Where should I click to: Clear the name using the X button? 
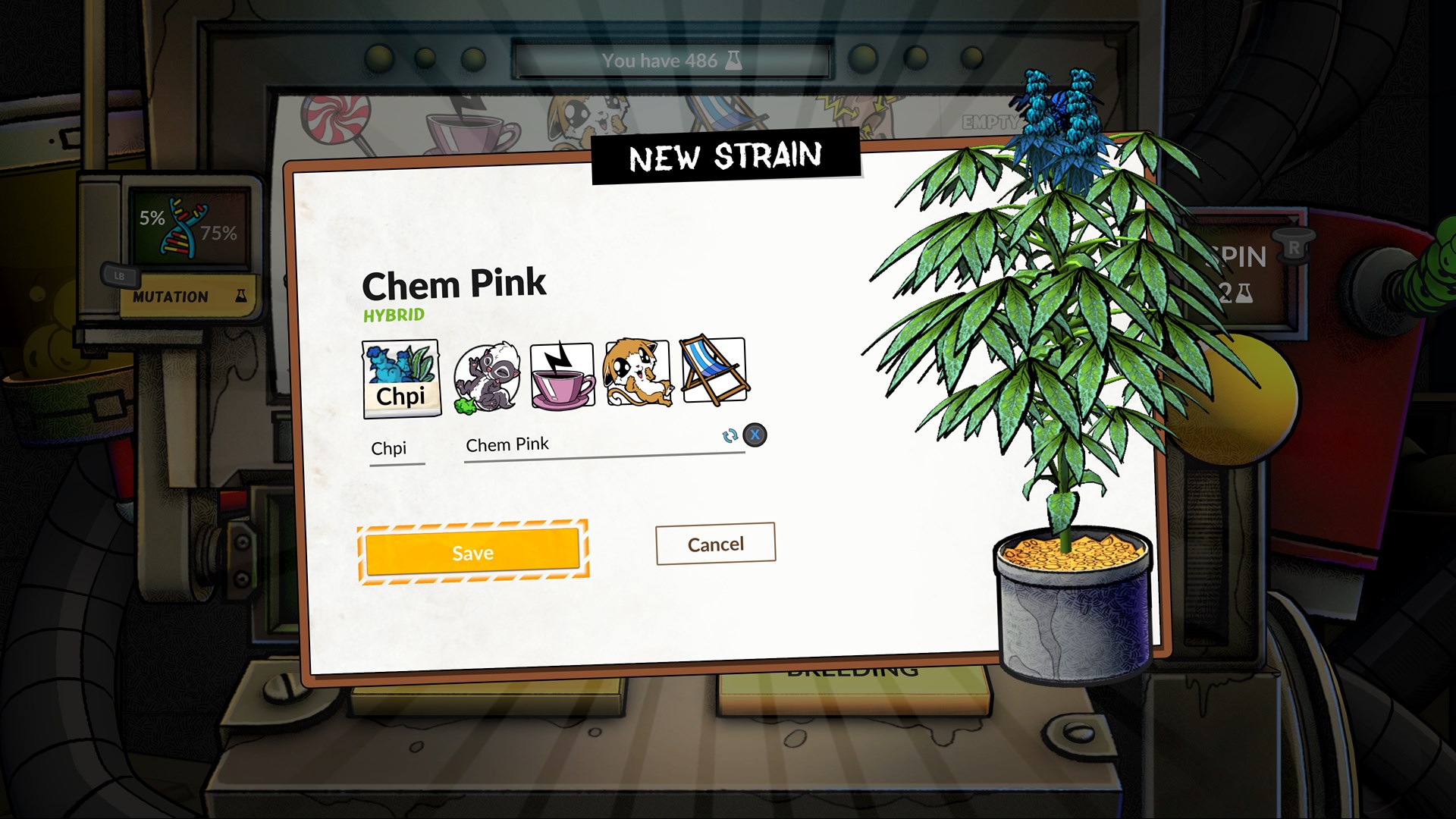[x=754, y=437]
